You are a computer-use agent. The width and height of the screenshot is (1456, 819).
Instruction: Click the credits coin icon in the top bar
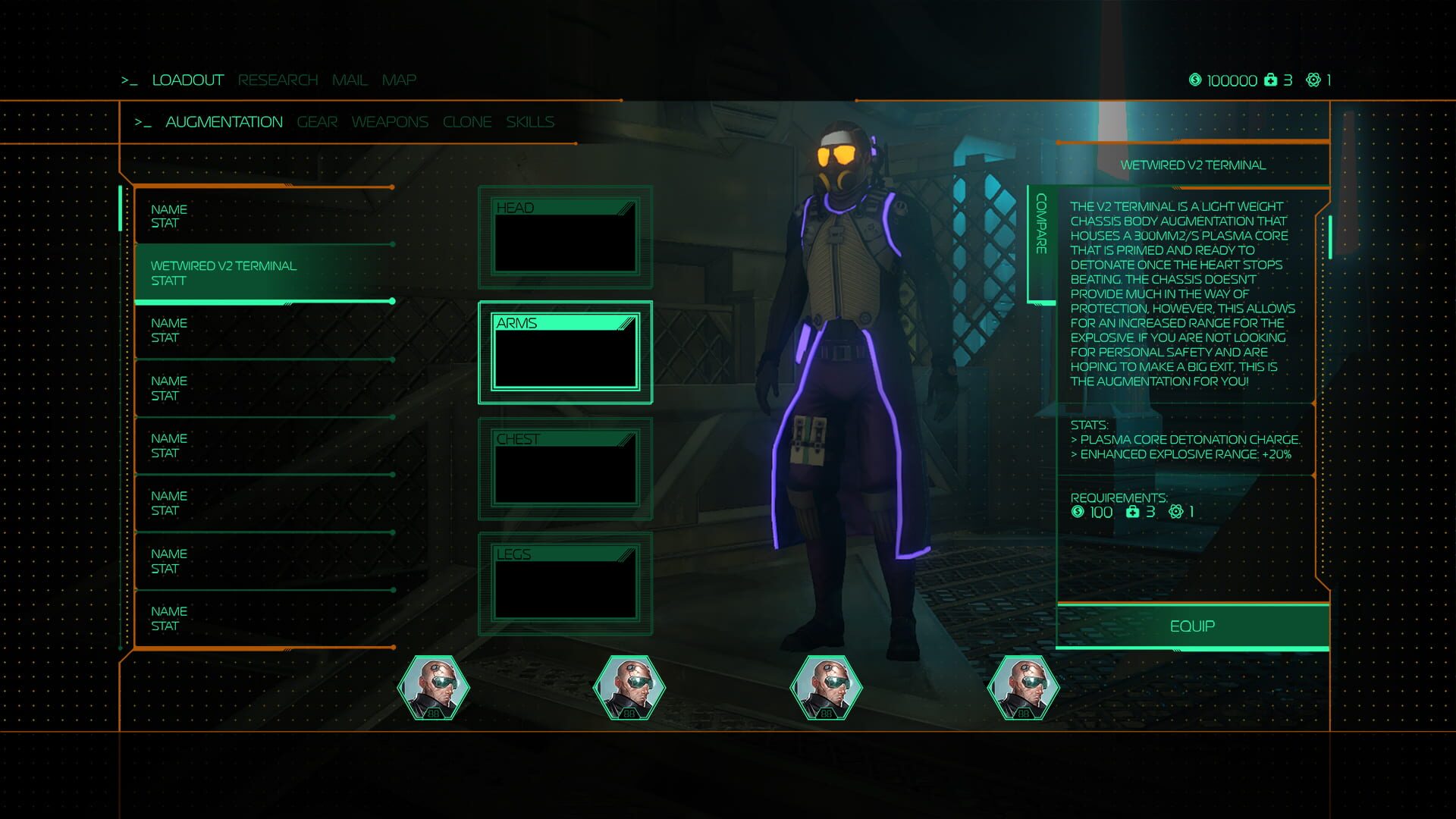(1196, 79)
